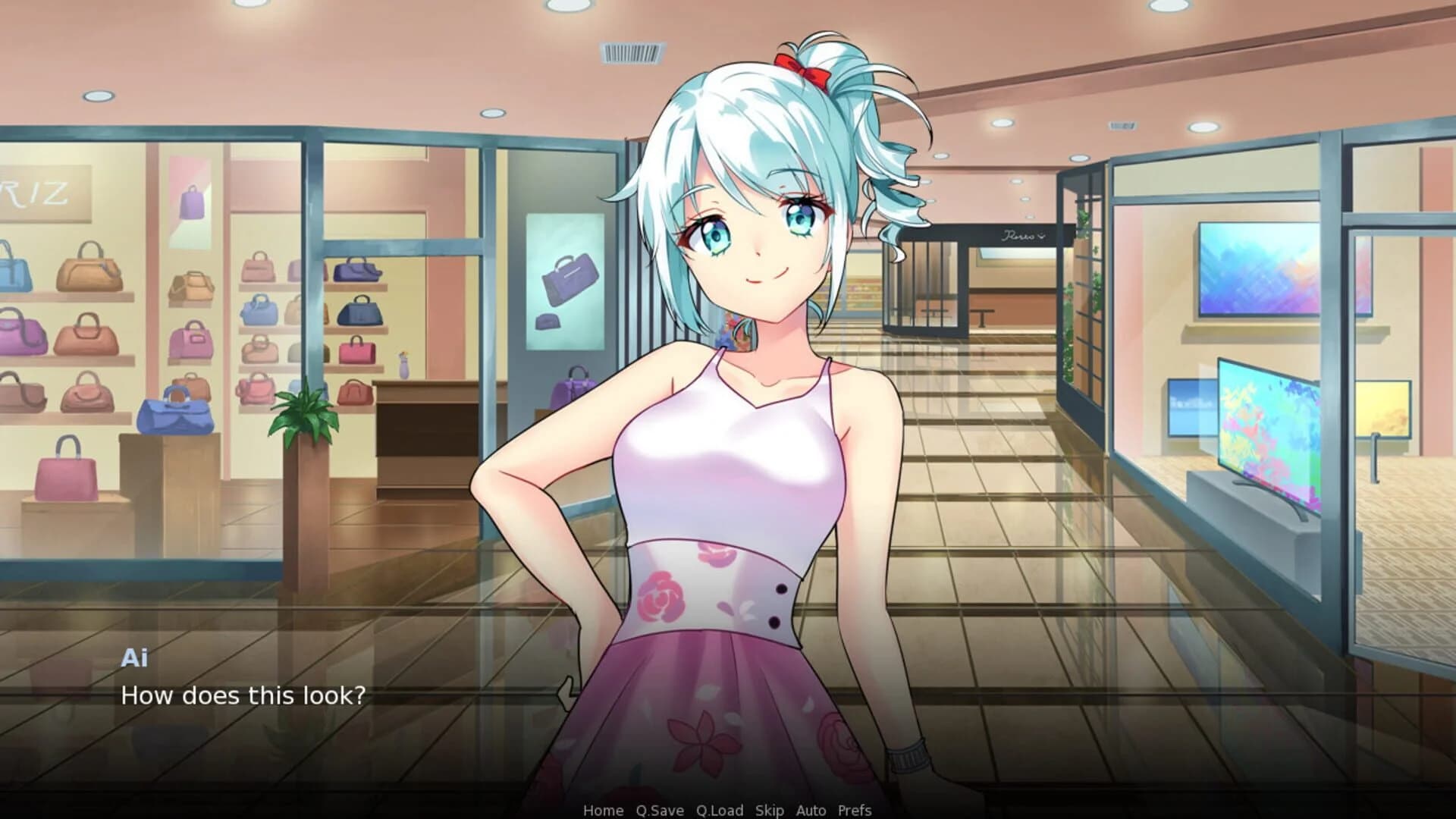Enable Auto-forward text mode
Viewport: 1456px width, 819px height.
coord(810,811)
